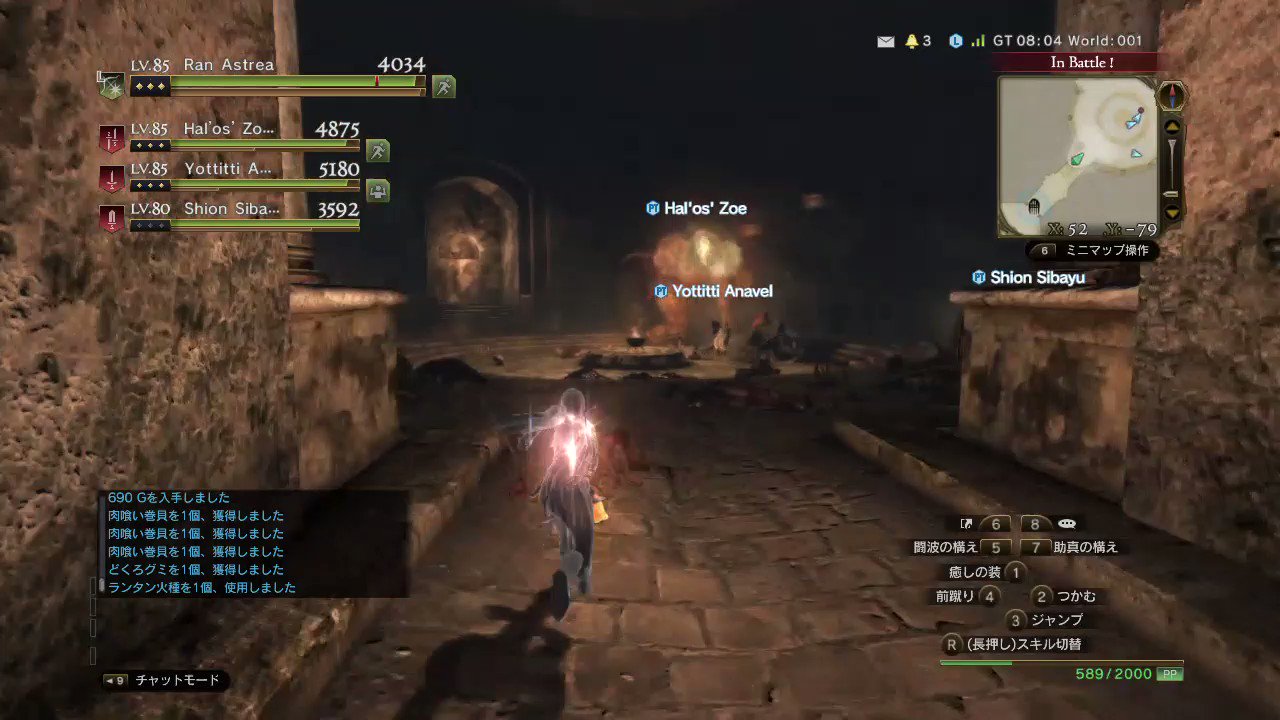Toggle the running icon beside Hal'os' Zo
This screenshot has width=1280, height=720.
377,150
